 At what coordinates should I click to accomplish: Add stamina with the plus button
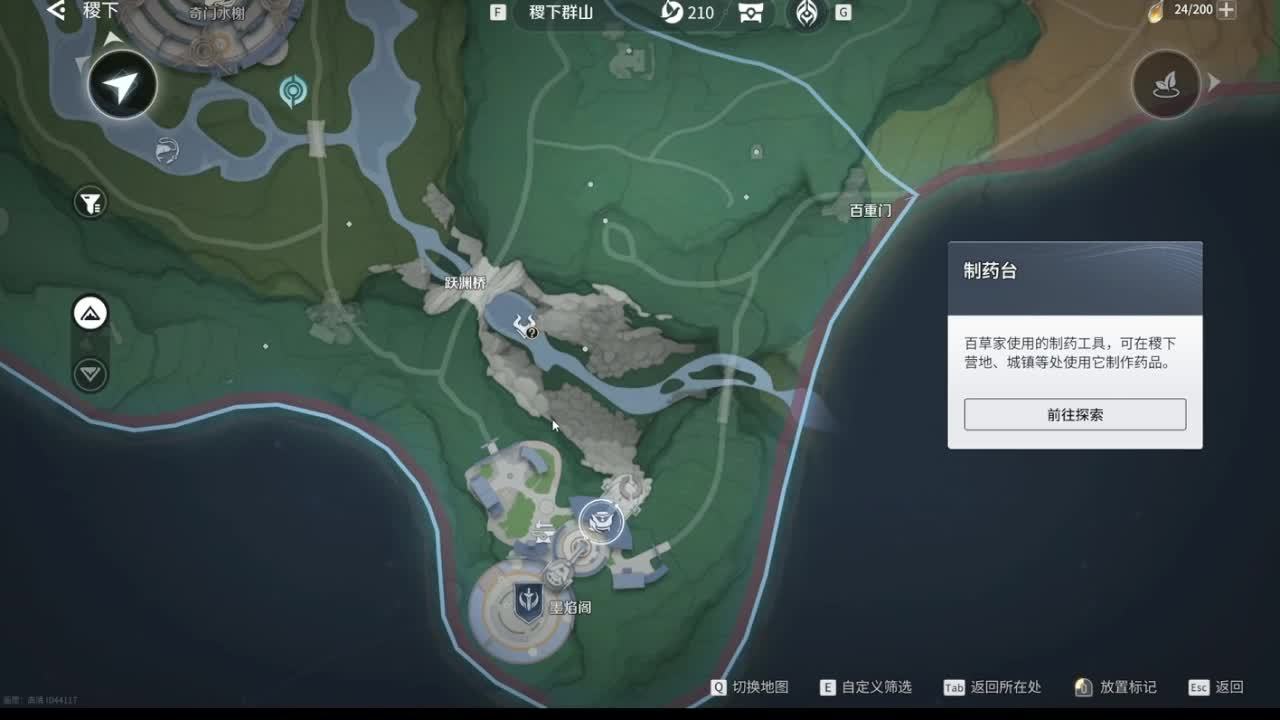[1226, 11]
